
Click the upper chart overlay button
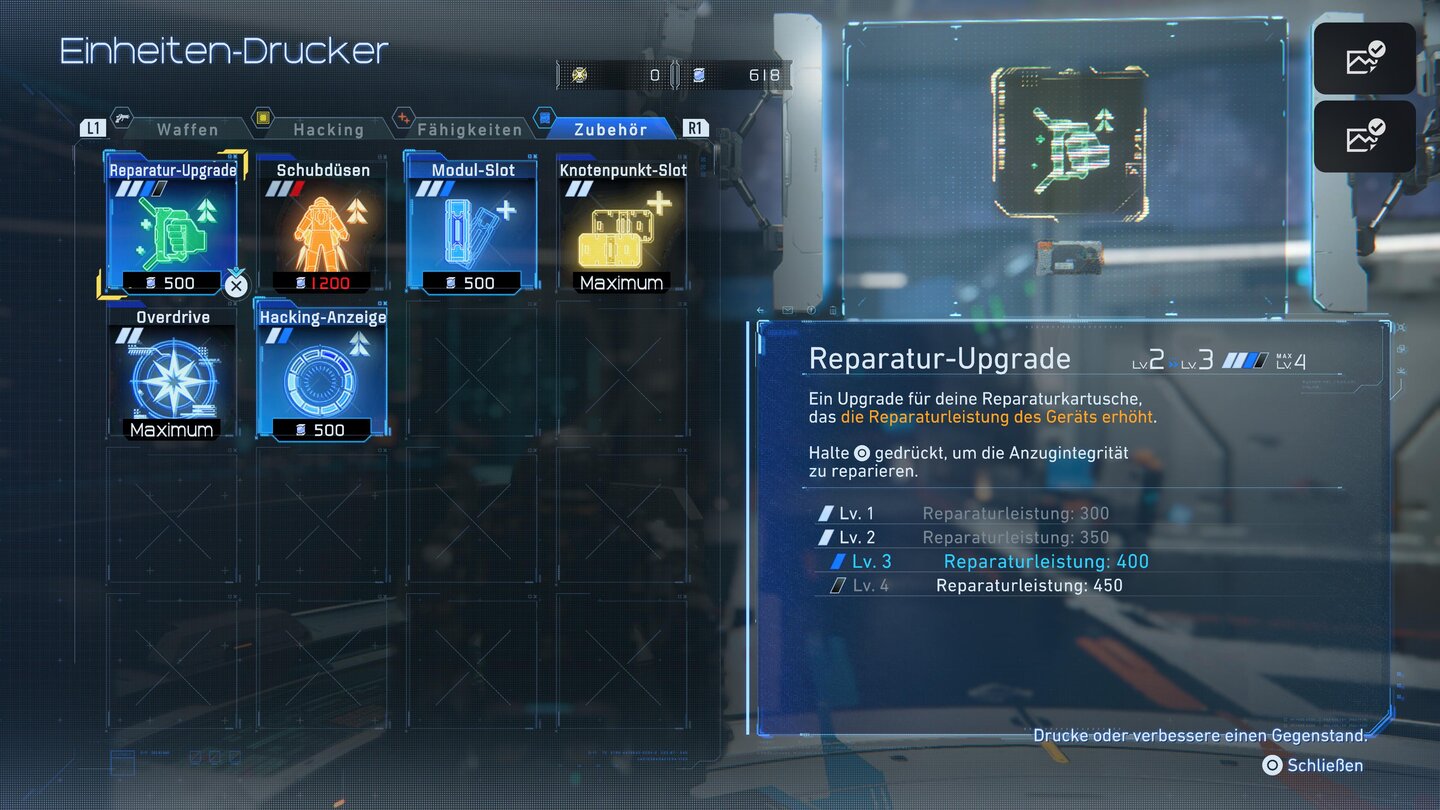[x=1364, y=59]
